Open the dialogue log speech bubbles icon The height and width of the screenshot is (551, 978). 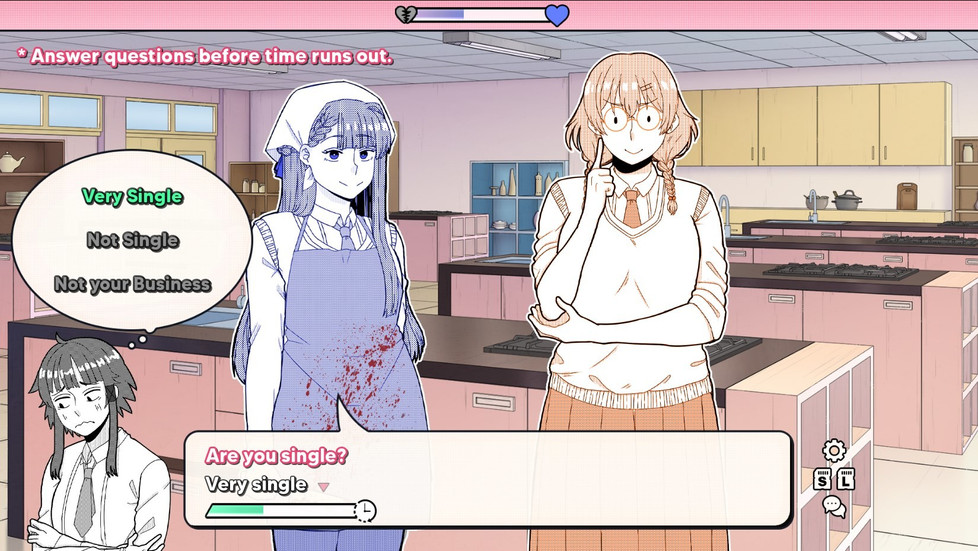(x=833, y=507)
